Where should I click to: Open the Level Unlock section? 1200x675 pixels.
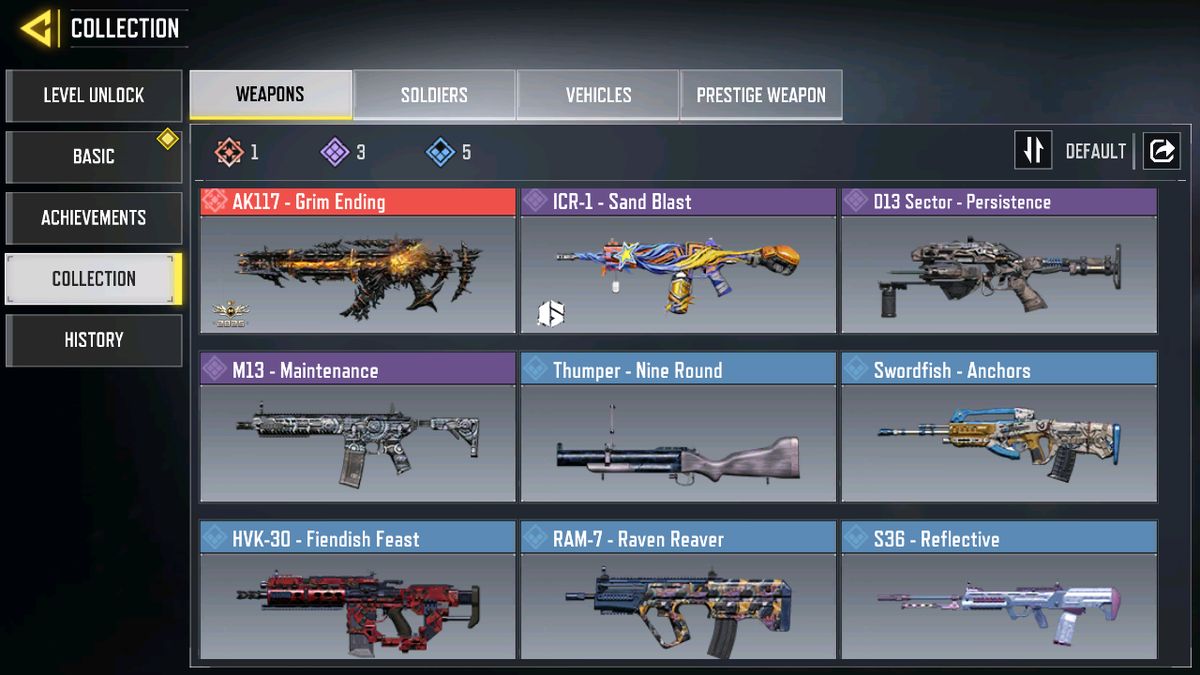(94, 96)
